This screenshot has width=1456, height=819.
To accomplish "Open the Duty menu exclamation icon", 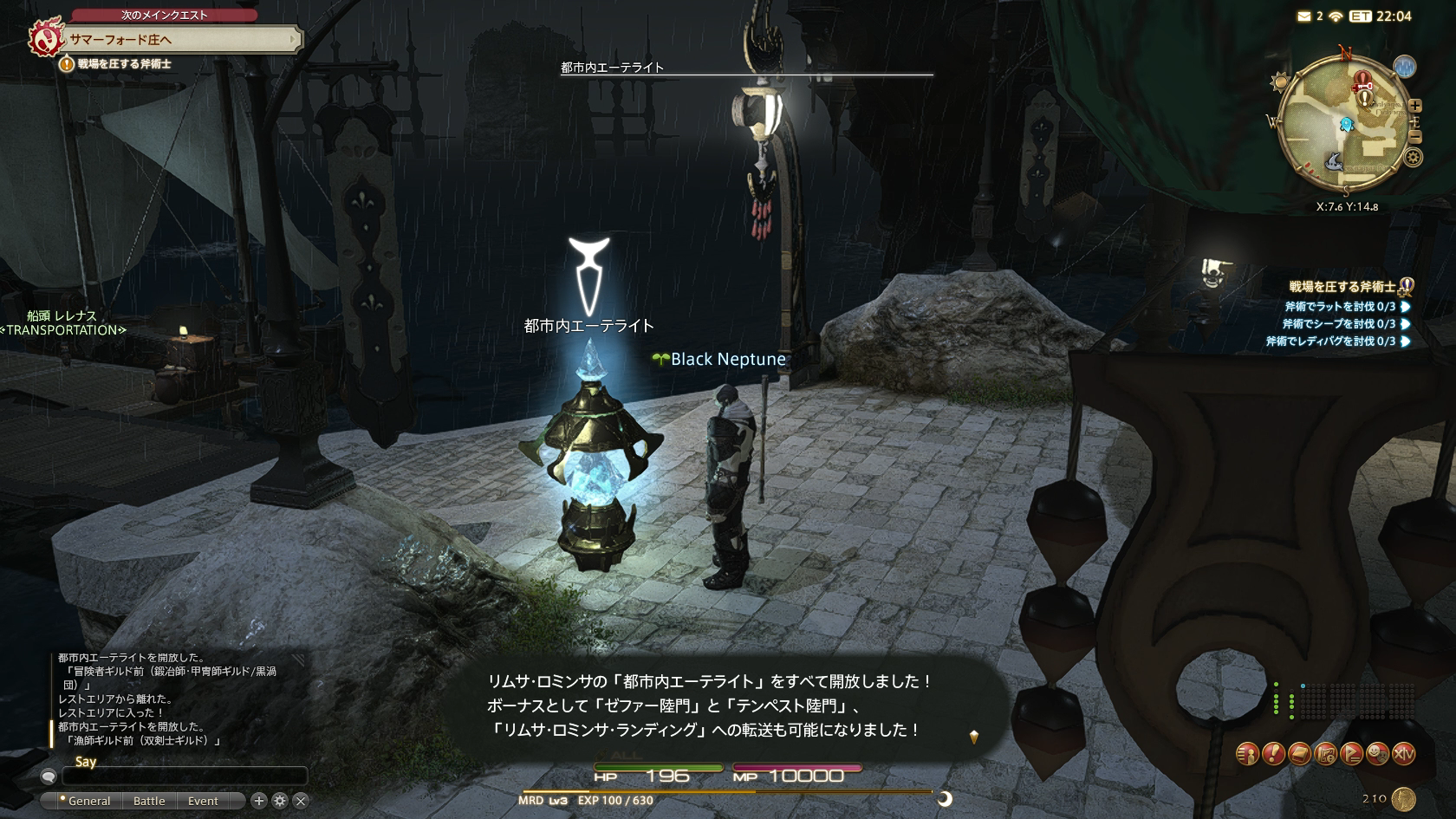I will pos(1273,754).
